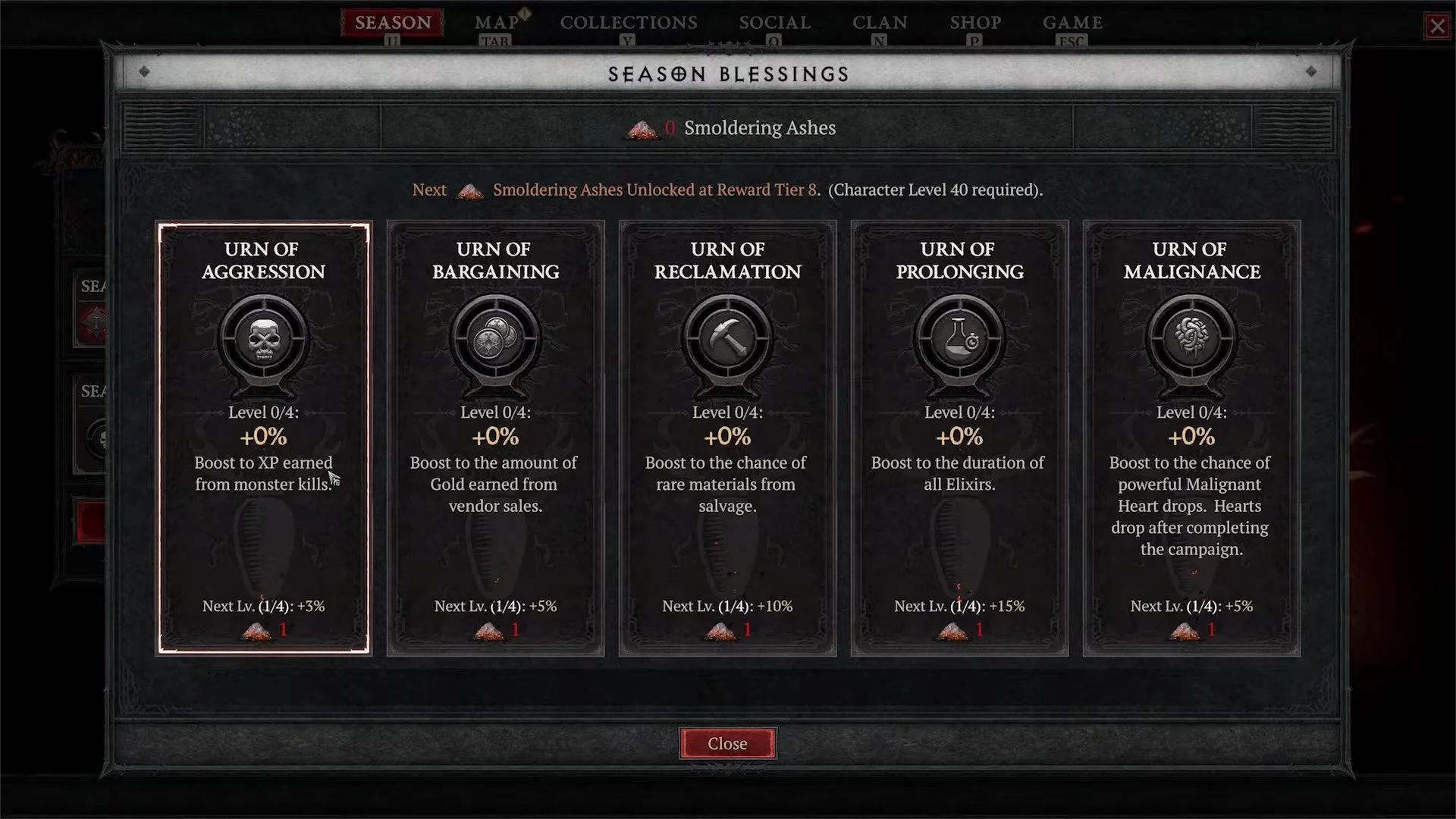
Task: Click the Smoldering Ashes counter bar
Action: point(728,128)
